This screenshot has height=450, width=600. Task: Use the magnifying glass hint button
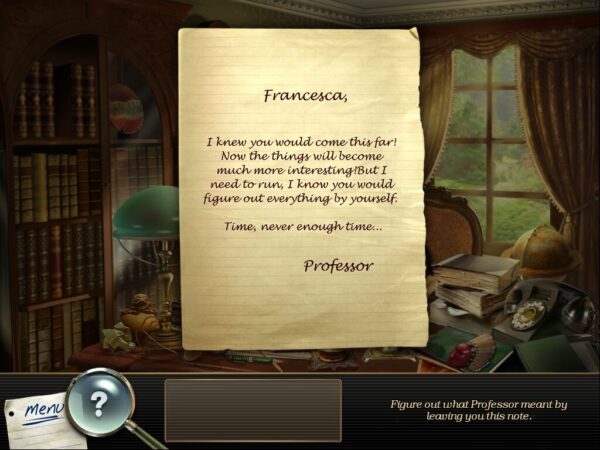[98, 404]
